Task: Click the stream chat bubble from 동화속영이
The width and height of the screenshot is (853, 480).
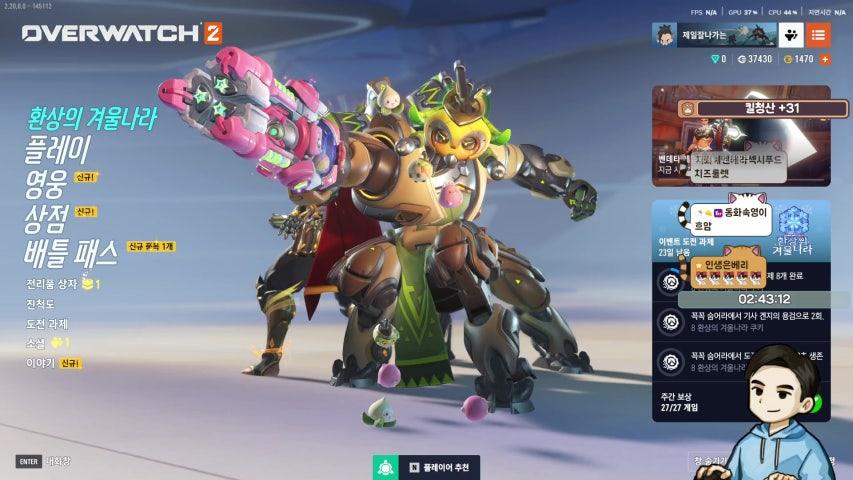Action: (x=735, y=219)
